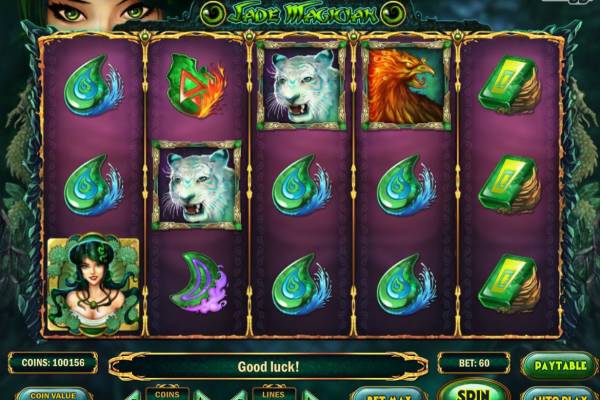
Task: Open the Paytable
Action: pyautogui.click(x=559, y=366)
